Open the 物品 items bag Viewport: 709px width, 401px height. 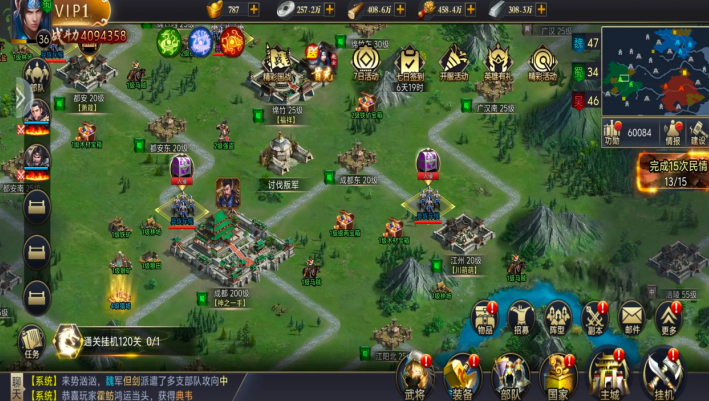point(486,318)
